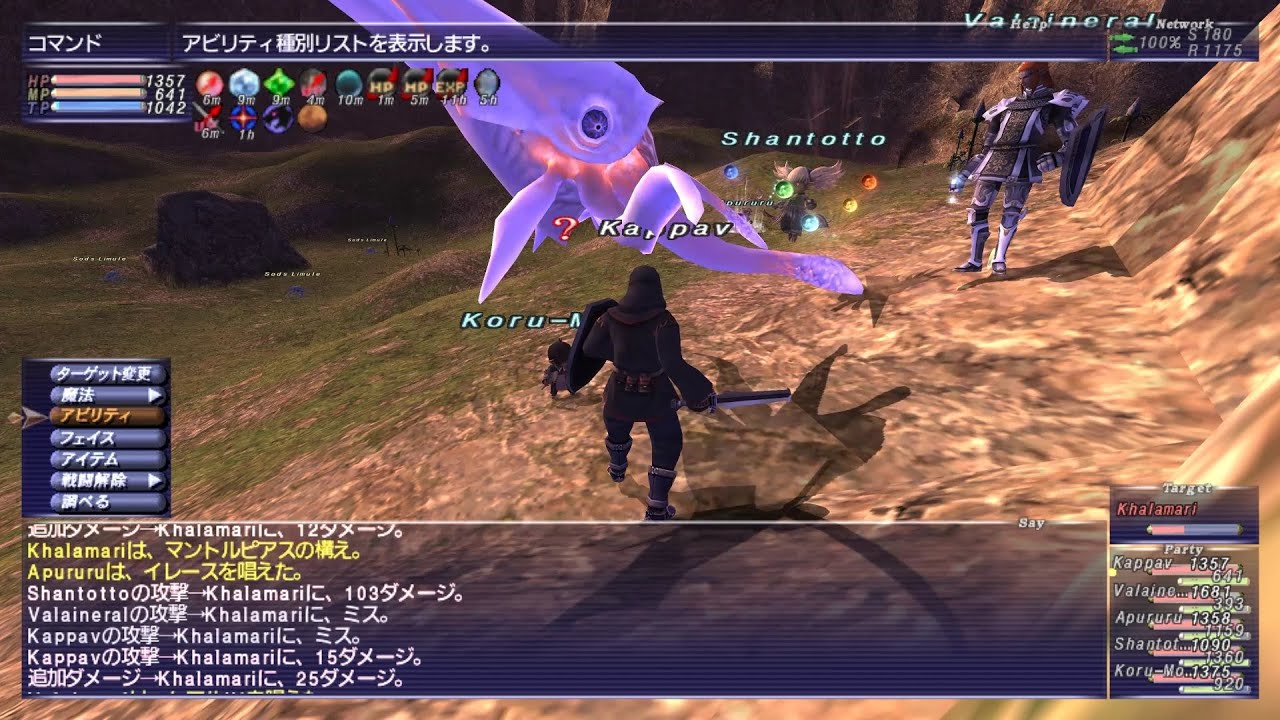Click the green diamond buff icon

click(279, 82)
